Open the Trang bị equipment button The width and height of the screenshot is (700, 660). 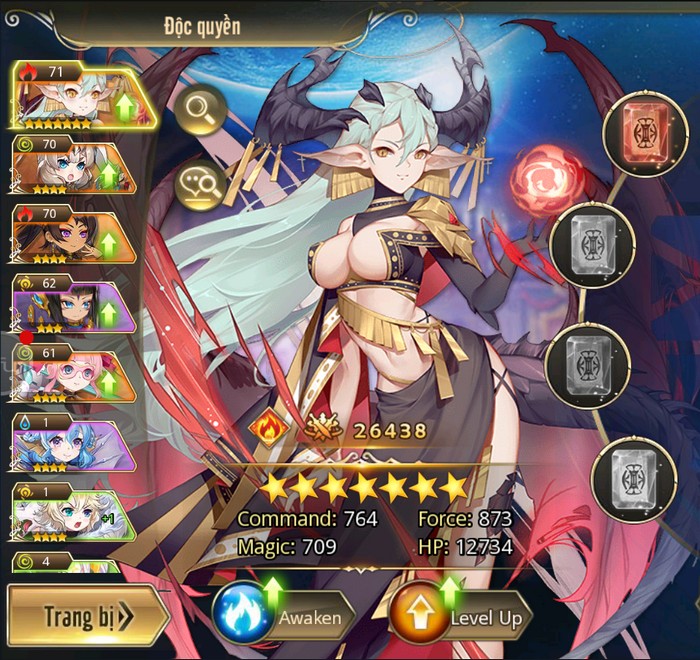(x=88, y=615)
